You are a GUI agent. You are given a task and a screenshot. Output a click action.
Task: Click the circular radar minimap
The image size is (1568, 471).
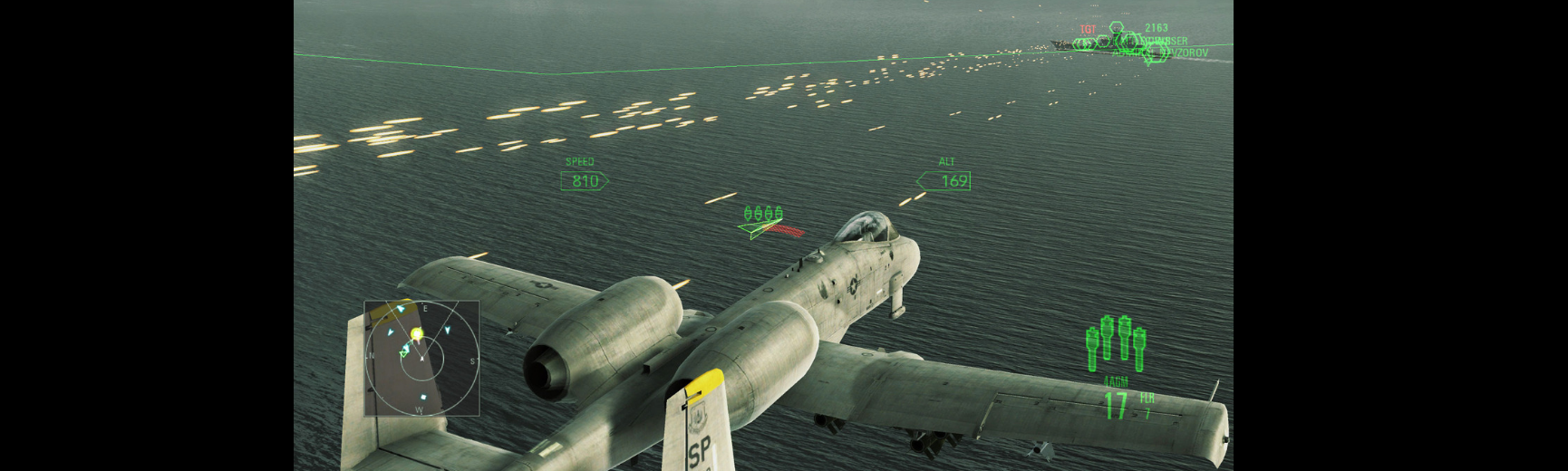[x=422, y=358]
